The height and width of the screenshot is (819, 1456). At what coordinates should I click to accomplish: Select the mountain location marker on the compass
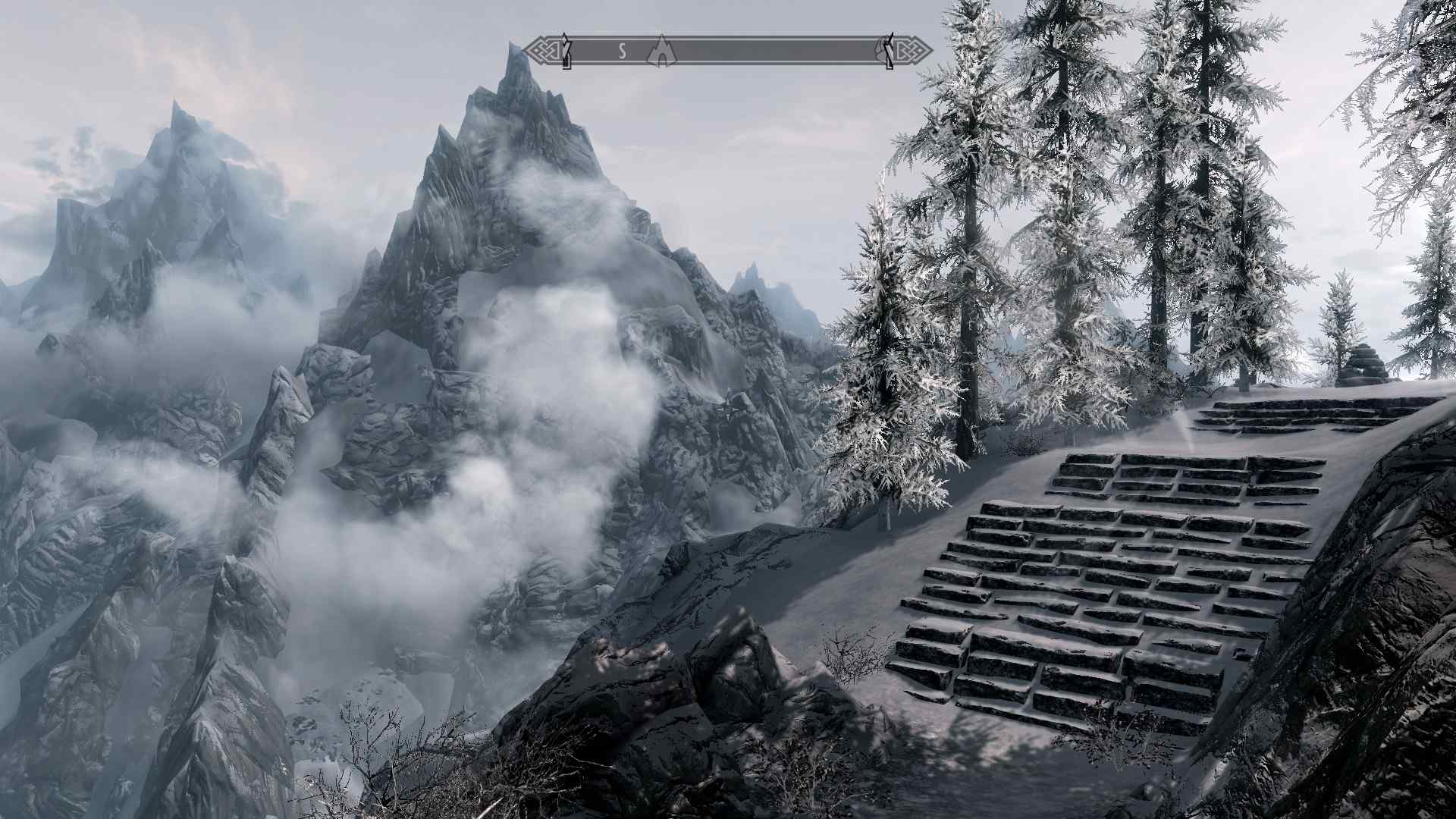661,53
